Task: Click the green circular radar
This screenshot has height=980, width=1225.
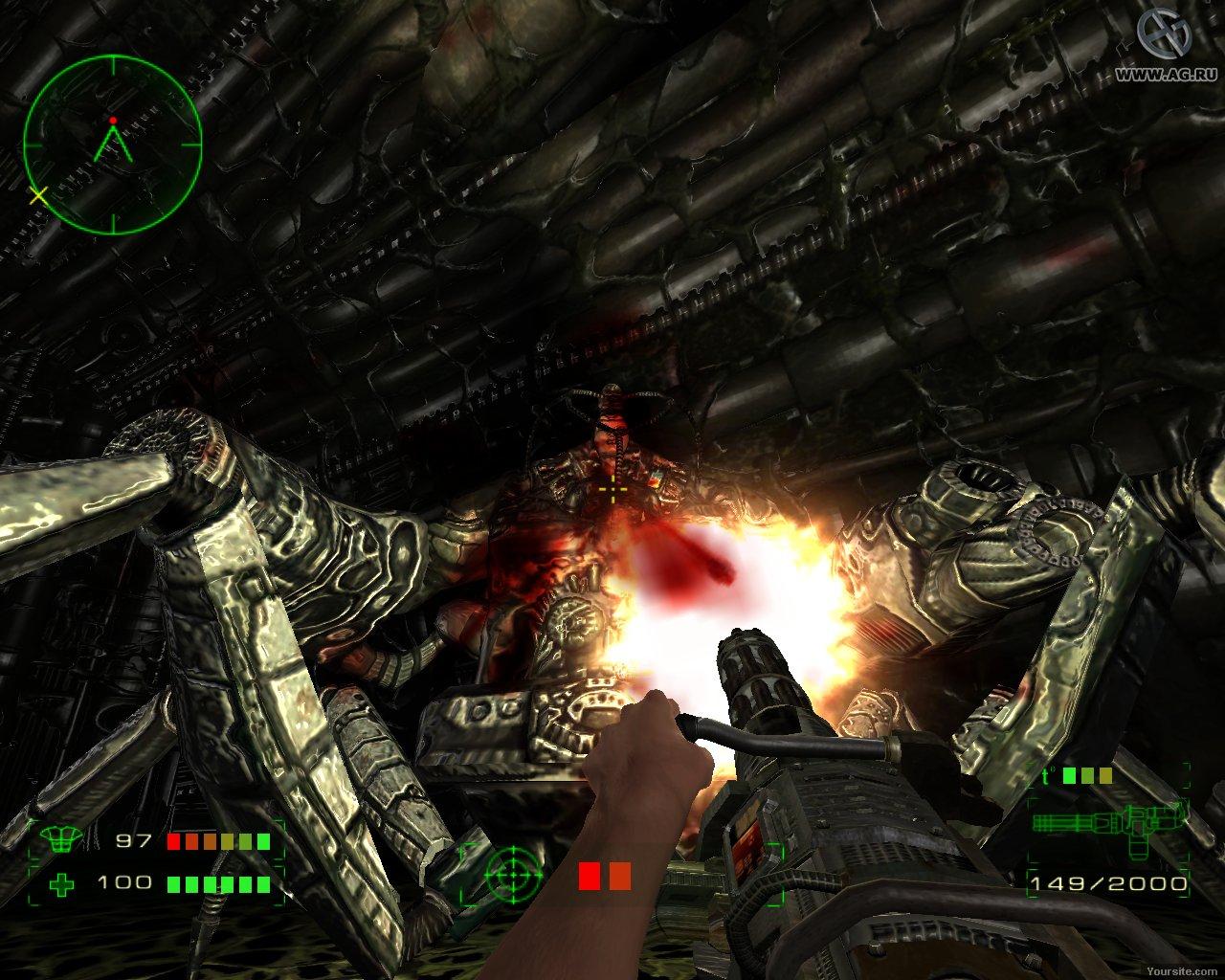Action: tap(113, 144)
